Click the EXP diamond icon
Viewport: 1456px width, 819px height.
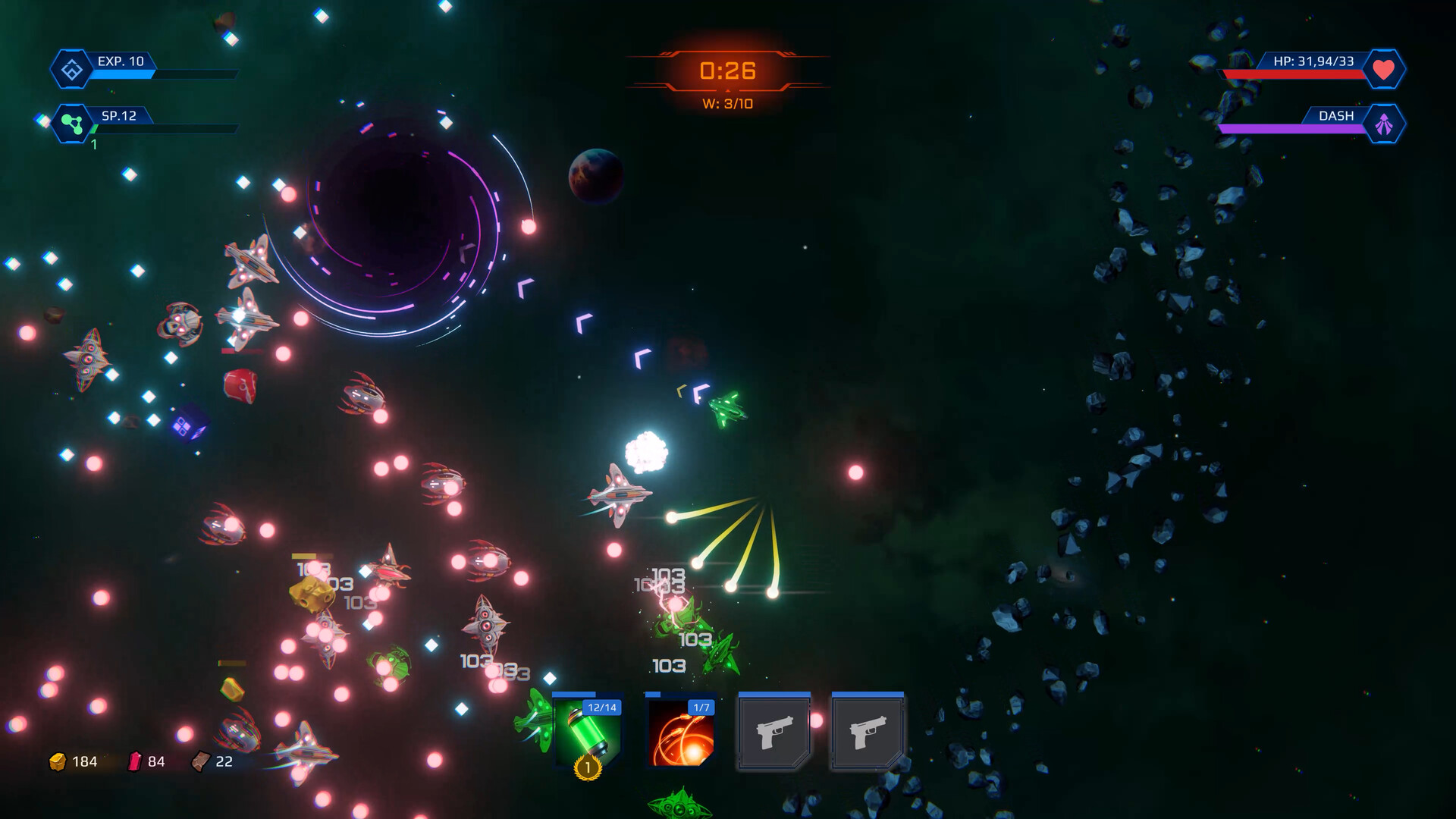pos(72,70)
